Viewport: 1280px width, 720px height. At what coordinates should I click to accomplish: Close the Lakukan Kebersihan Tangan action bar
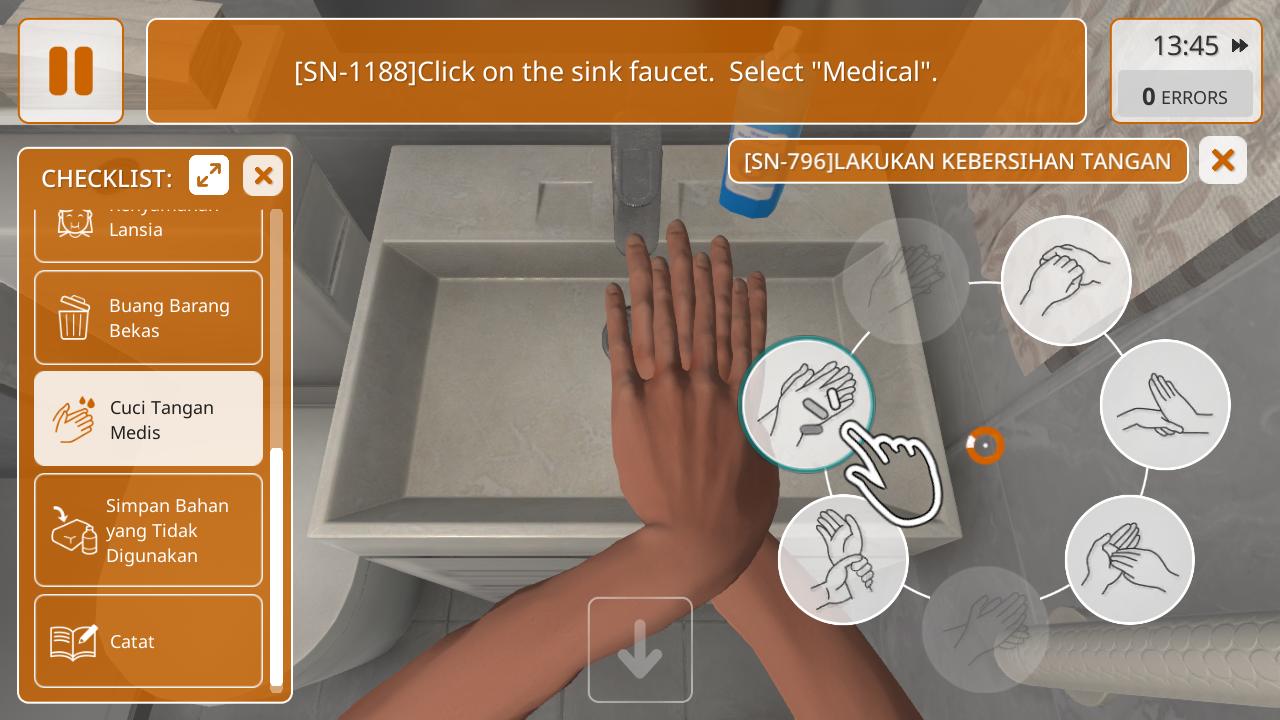coord(1222,160)
